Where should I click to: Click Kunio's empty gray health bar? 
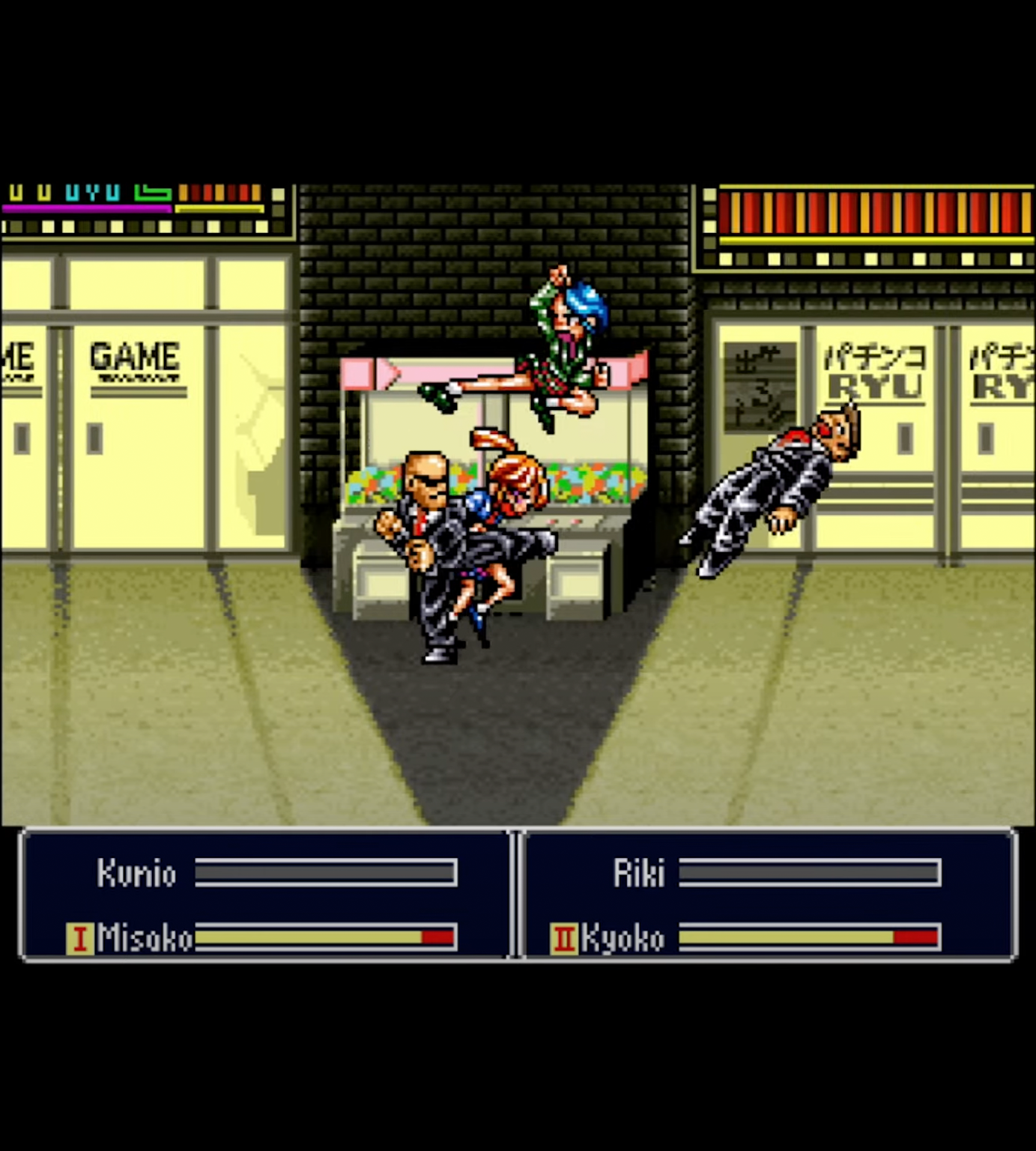324,871
